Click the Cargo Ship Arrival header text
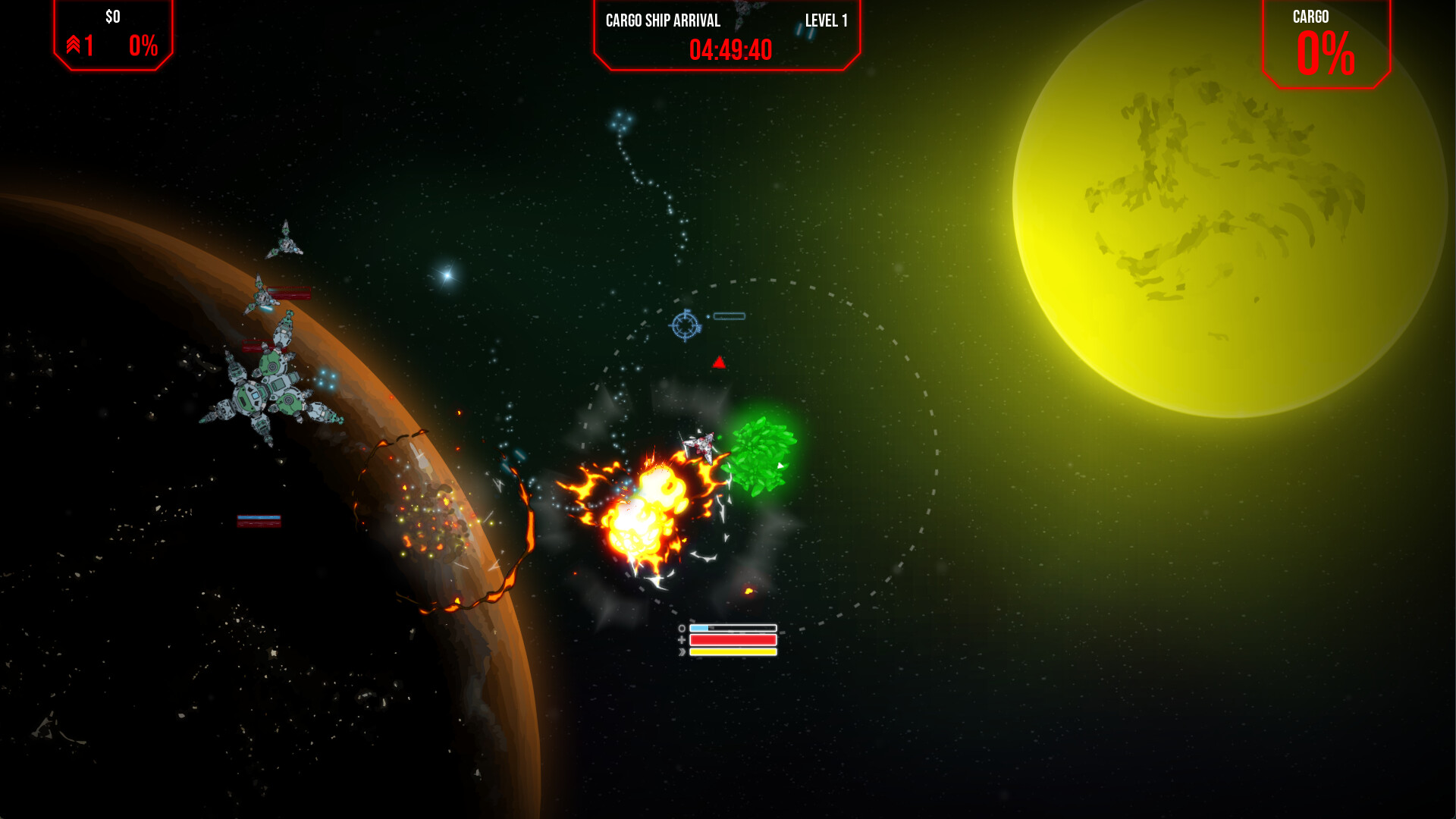1456x819 pixels. click(x=662, y=21)
